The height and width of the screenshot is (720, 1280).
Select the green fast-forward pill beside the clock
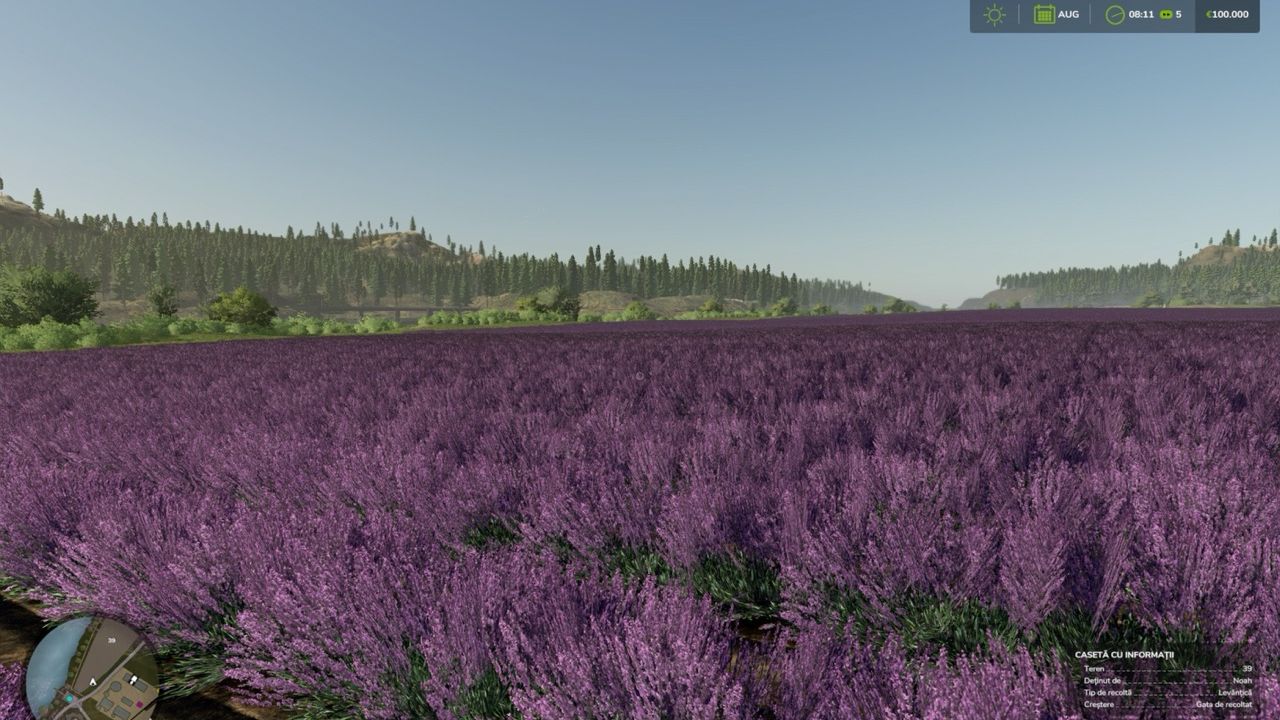tap(1166, 14)
